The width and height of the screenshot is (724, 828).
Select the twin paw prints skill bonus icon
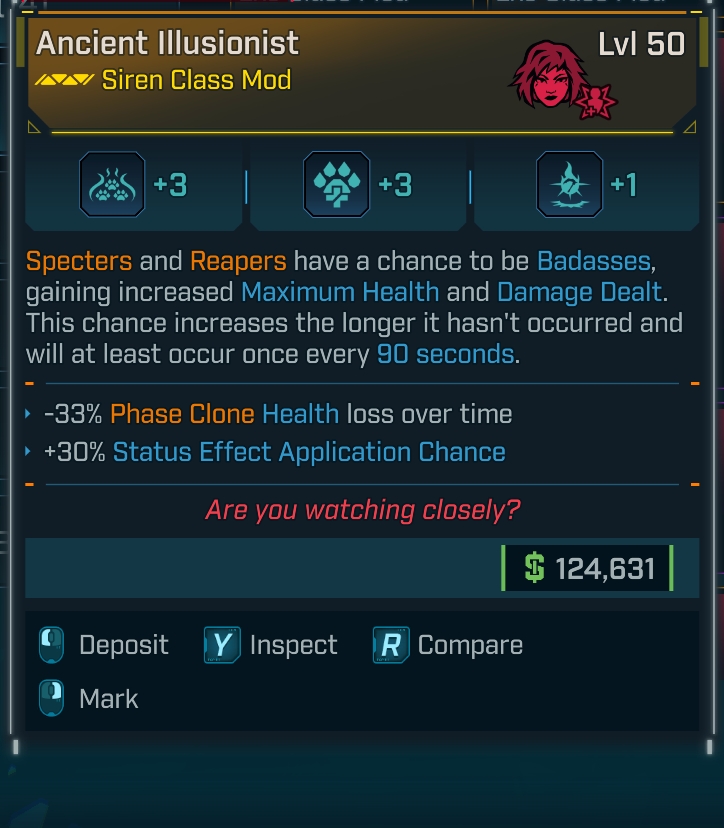[112, 185]
